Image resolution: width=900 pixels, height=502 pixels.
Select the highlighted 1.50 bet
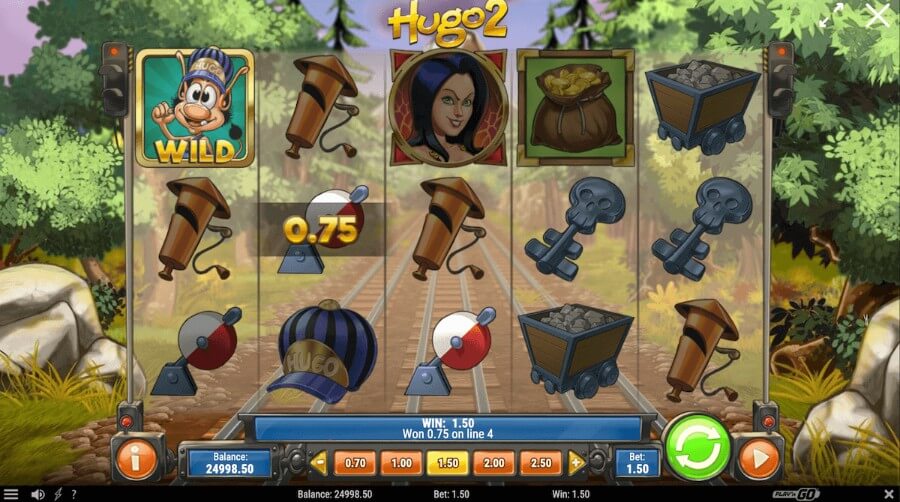click(x=448, y=462)
